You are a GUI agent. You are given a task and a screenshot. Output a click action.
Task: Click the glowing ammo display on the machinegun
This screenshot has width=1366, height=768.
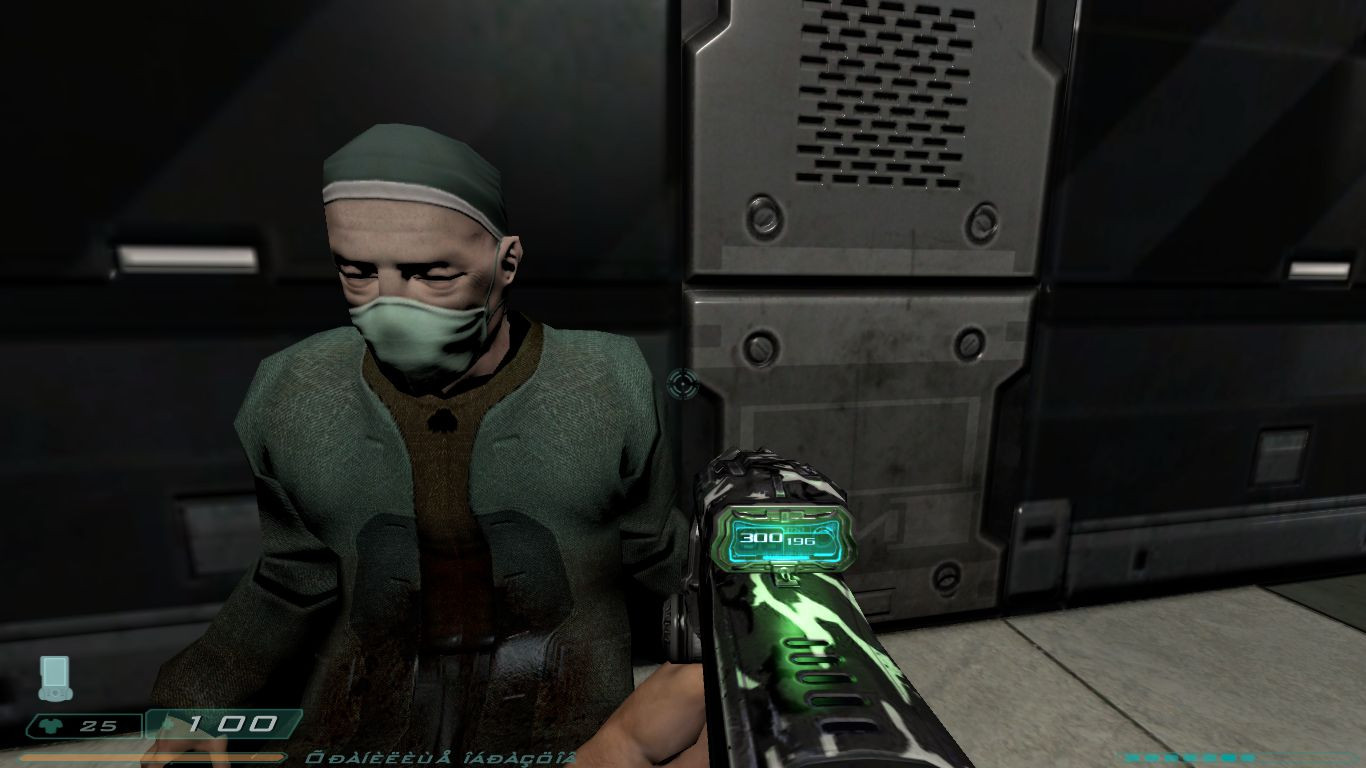click(x=783, y=538)
